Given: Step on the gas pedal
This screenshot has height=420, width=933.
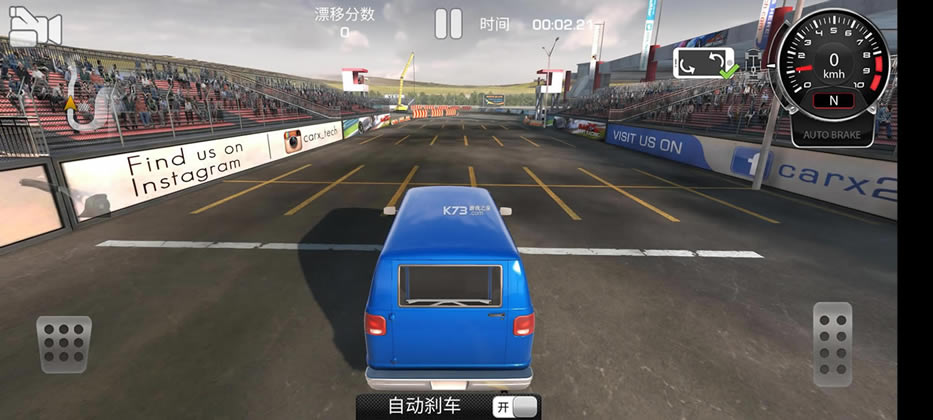Looking at the screenshot, I should pyautogui.click(x=832, y=344).
